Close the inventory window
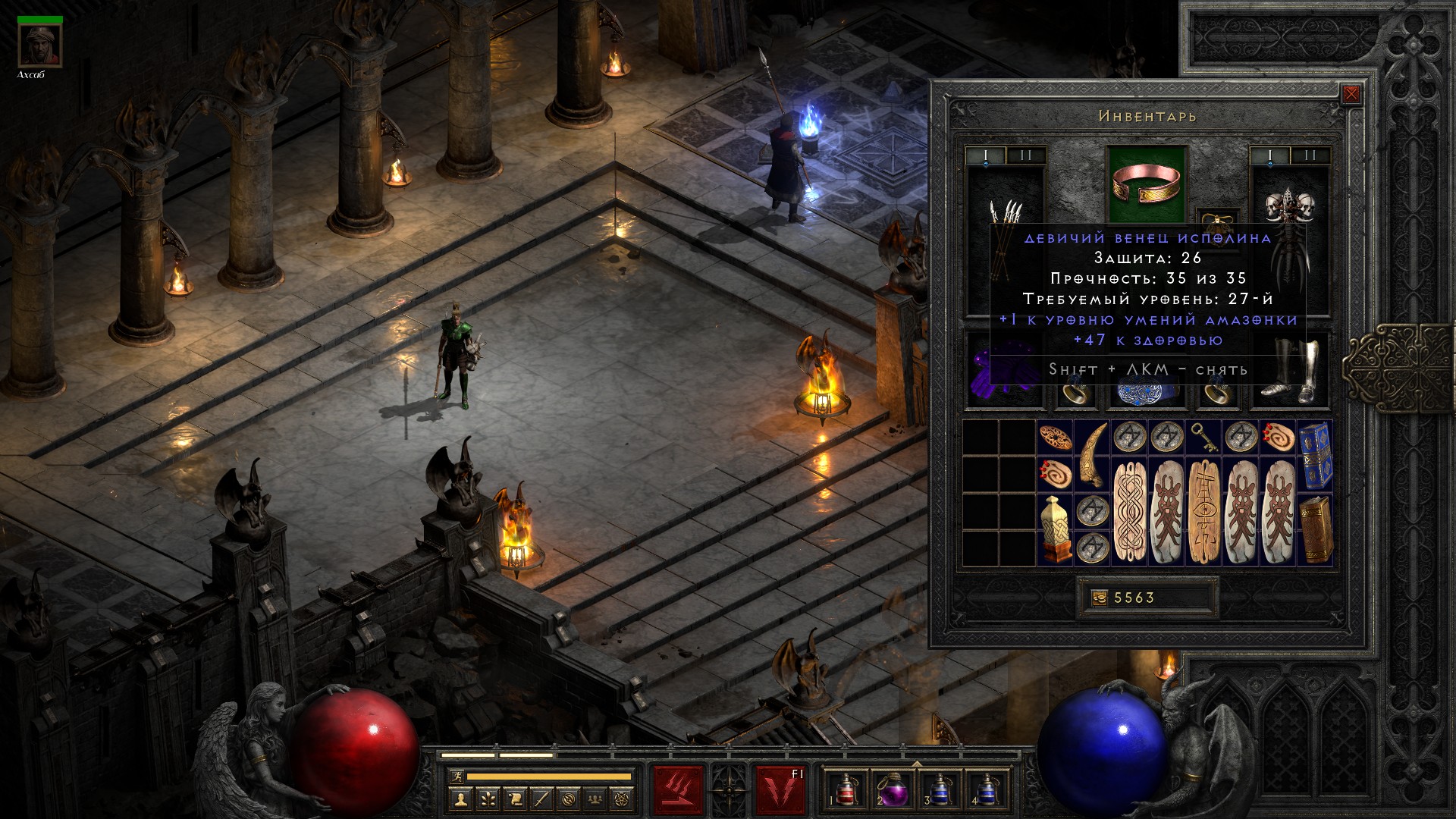 [1351, 95]
